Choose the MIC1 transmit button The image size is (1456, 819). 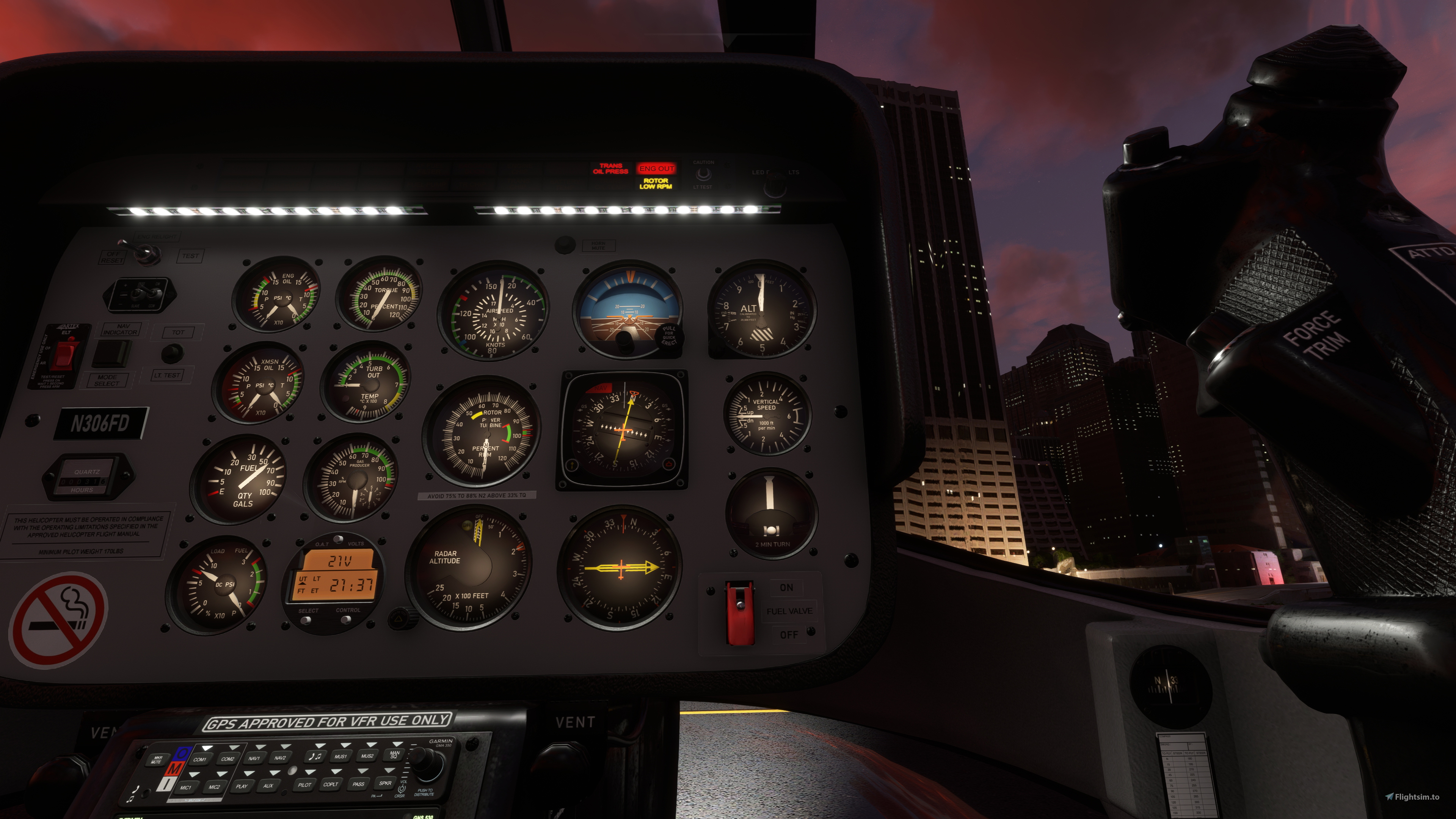point(186,787)
